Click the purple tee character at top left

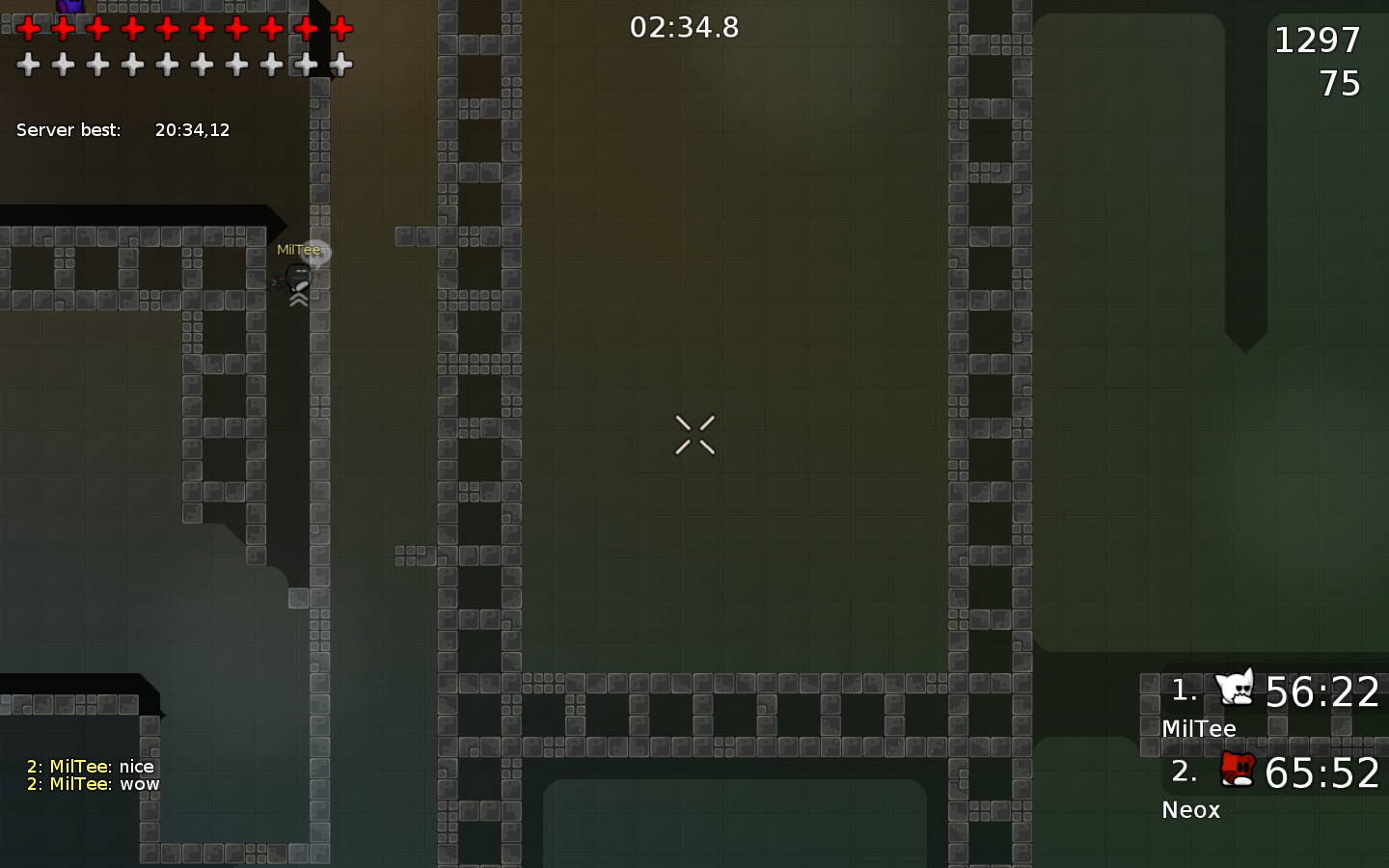pyautogui.click(x=72, y=8)
